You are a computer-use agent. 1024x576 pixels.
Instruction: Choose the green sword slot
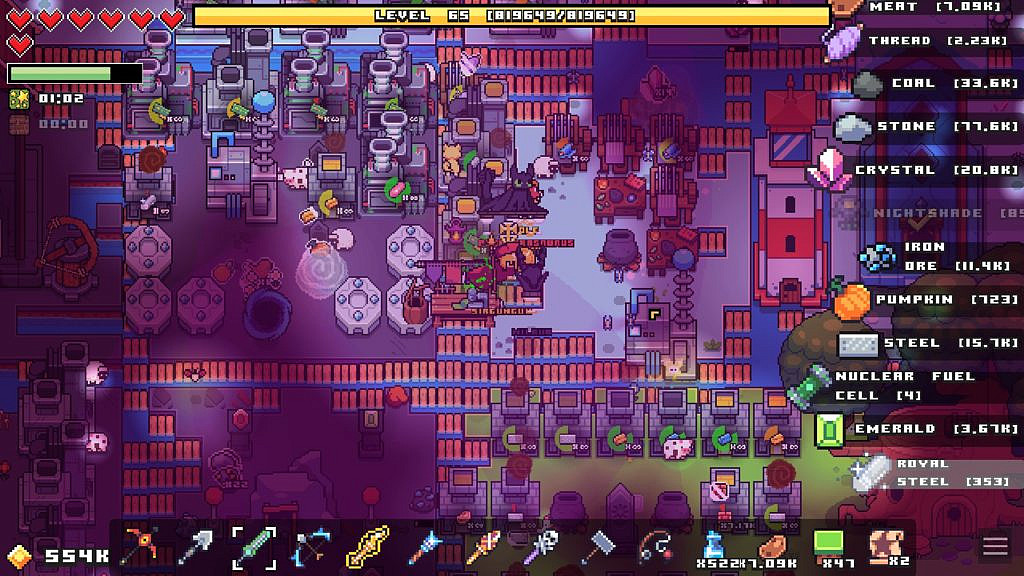click(253, 546)
